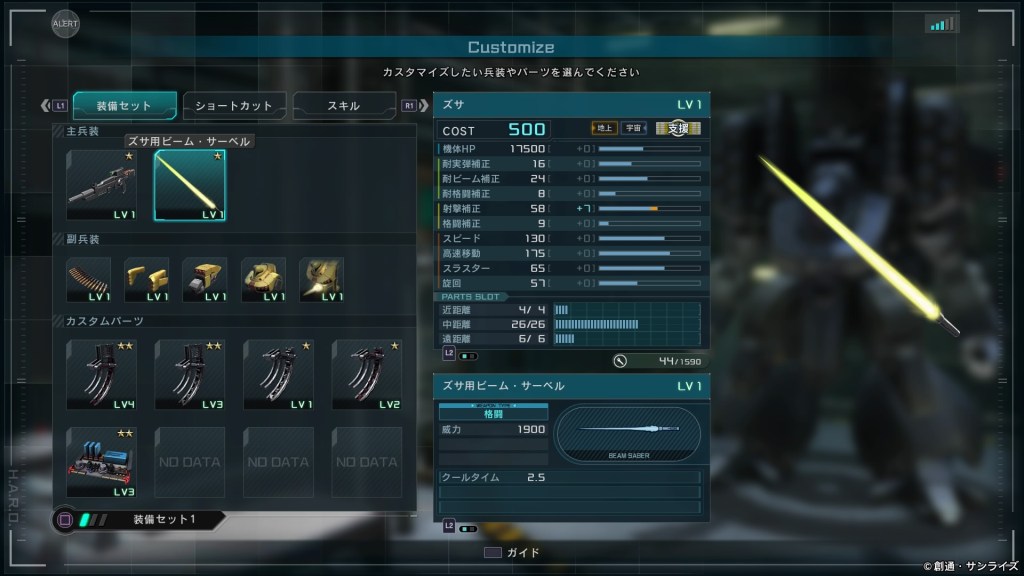Select the 宇宙 terrain tag
Viewport: 1024px width, 576px height.
(633, 128)
